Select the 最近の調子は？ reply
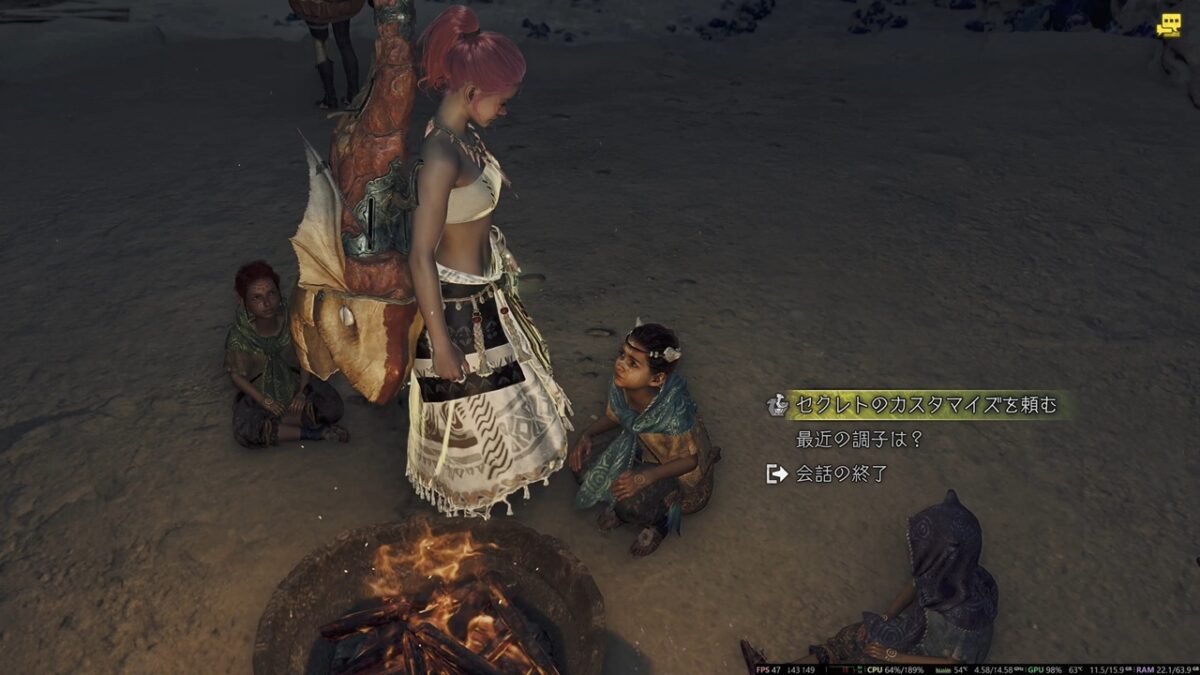The height and width of the screenshot is (675, 1200). (859, 439)
